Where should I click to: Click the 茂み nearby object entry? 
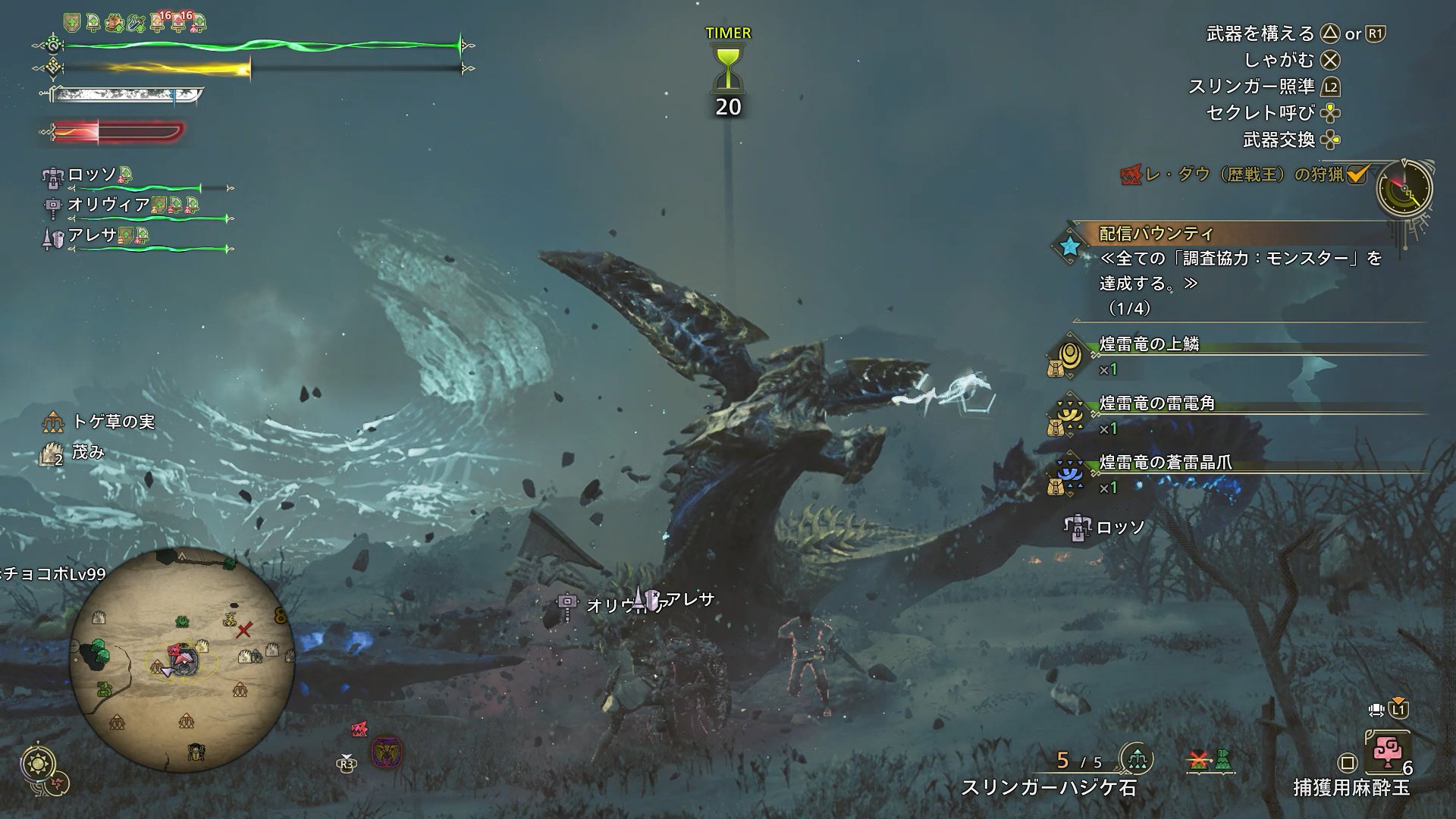pyautogui.click(x=88, y=453)
